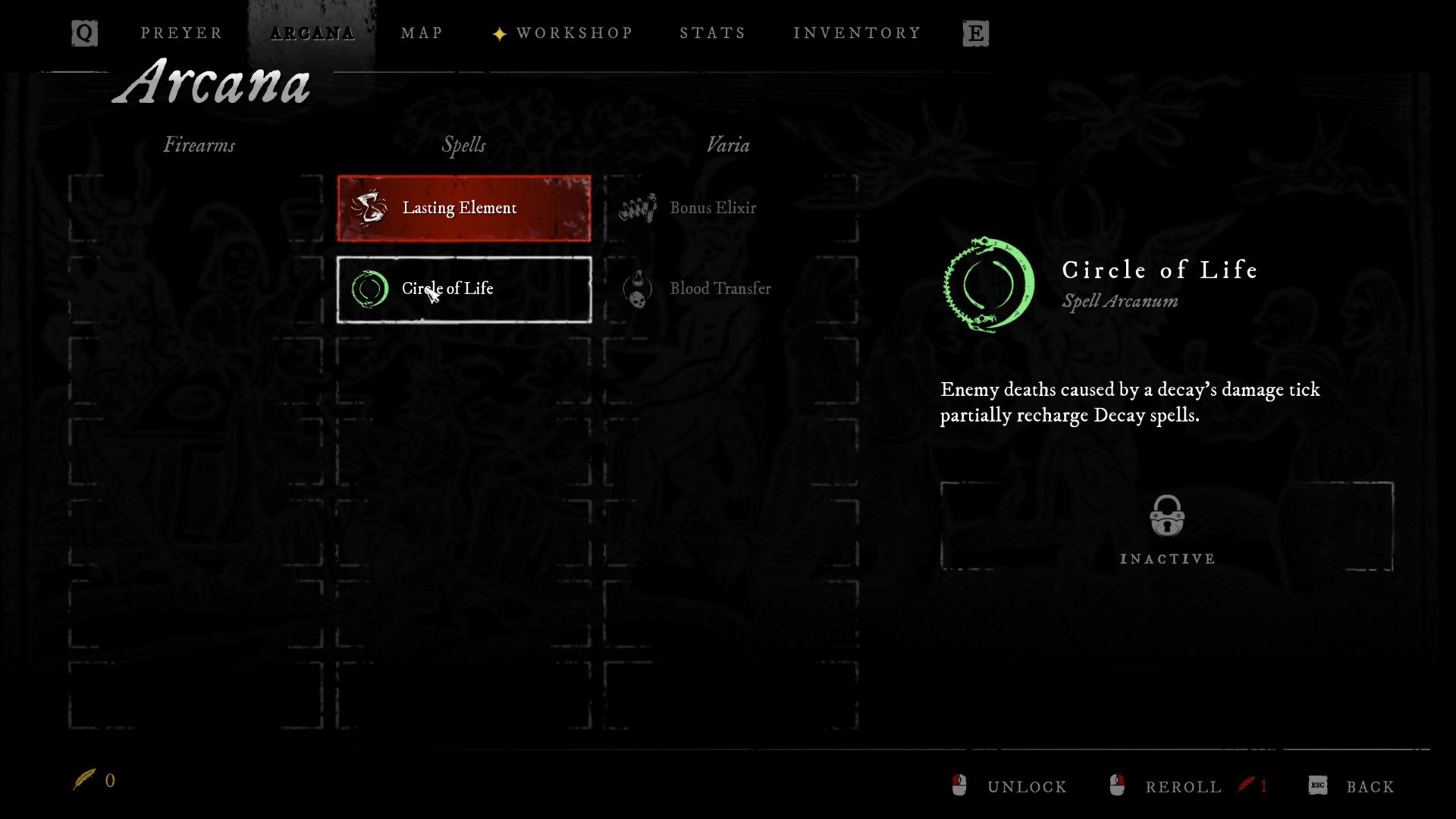The image size is (1456, 819).
Task: Switch to the Preyer tab
Action: pyautogui.click(x=181, y=33)
